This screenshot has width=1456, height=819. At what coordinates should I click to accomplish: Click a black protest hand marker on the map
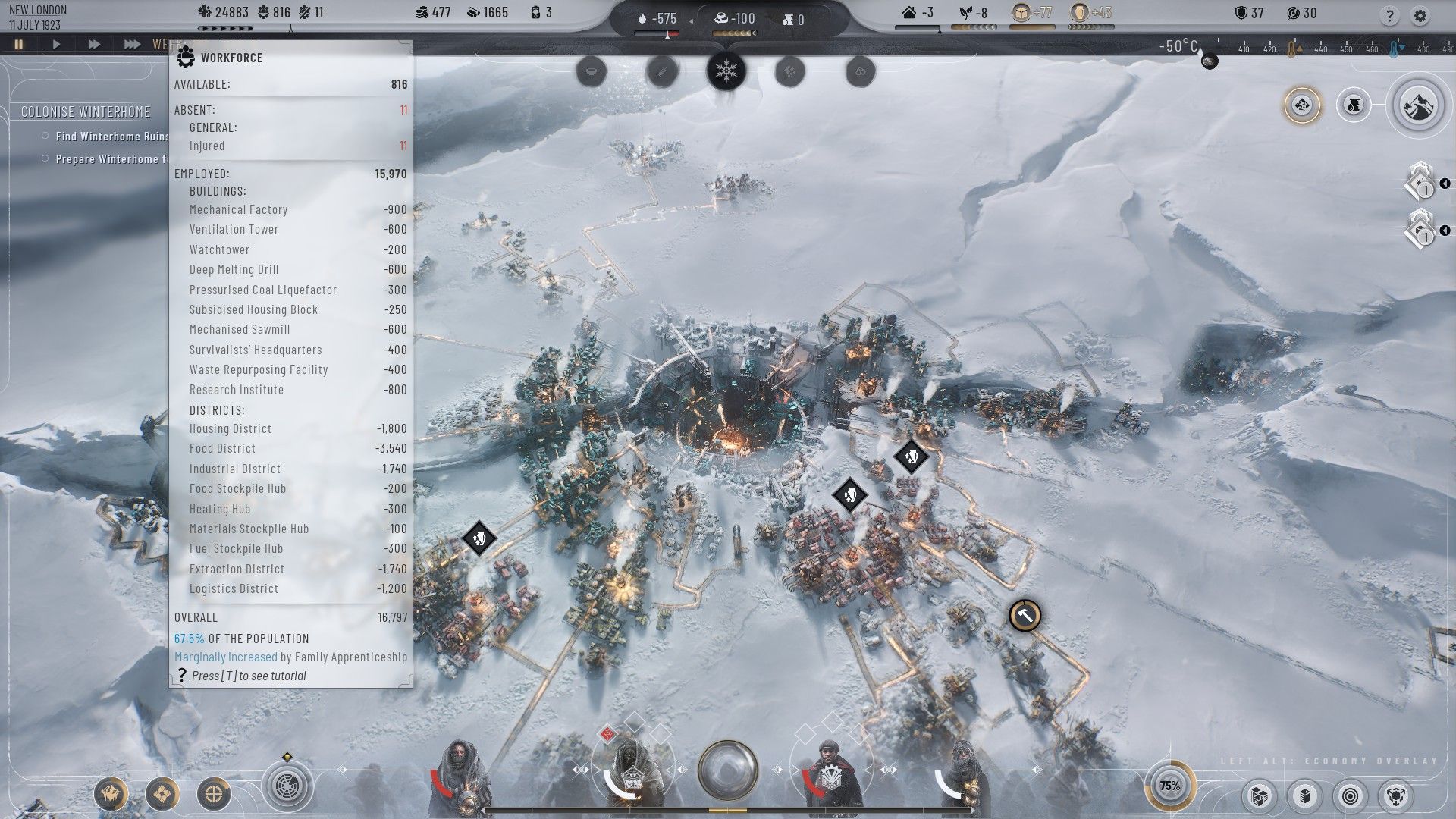[x=910, y=457]
